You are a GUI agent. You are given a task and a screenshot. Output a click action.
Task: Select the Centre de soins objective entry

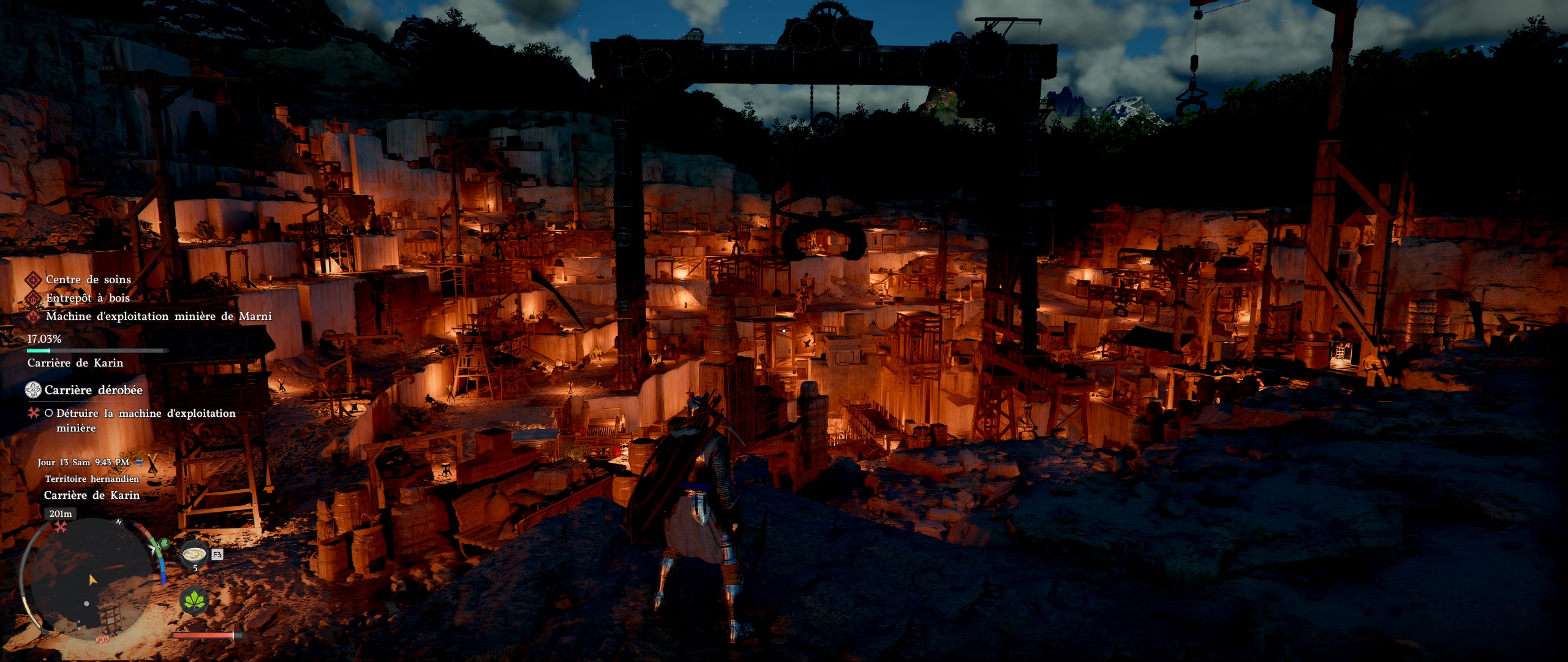88,280
